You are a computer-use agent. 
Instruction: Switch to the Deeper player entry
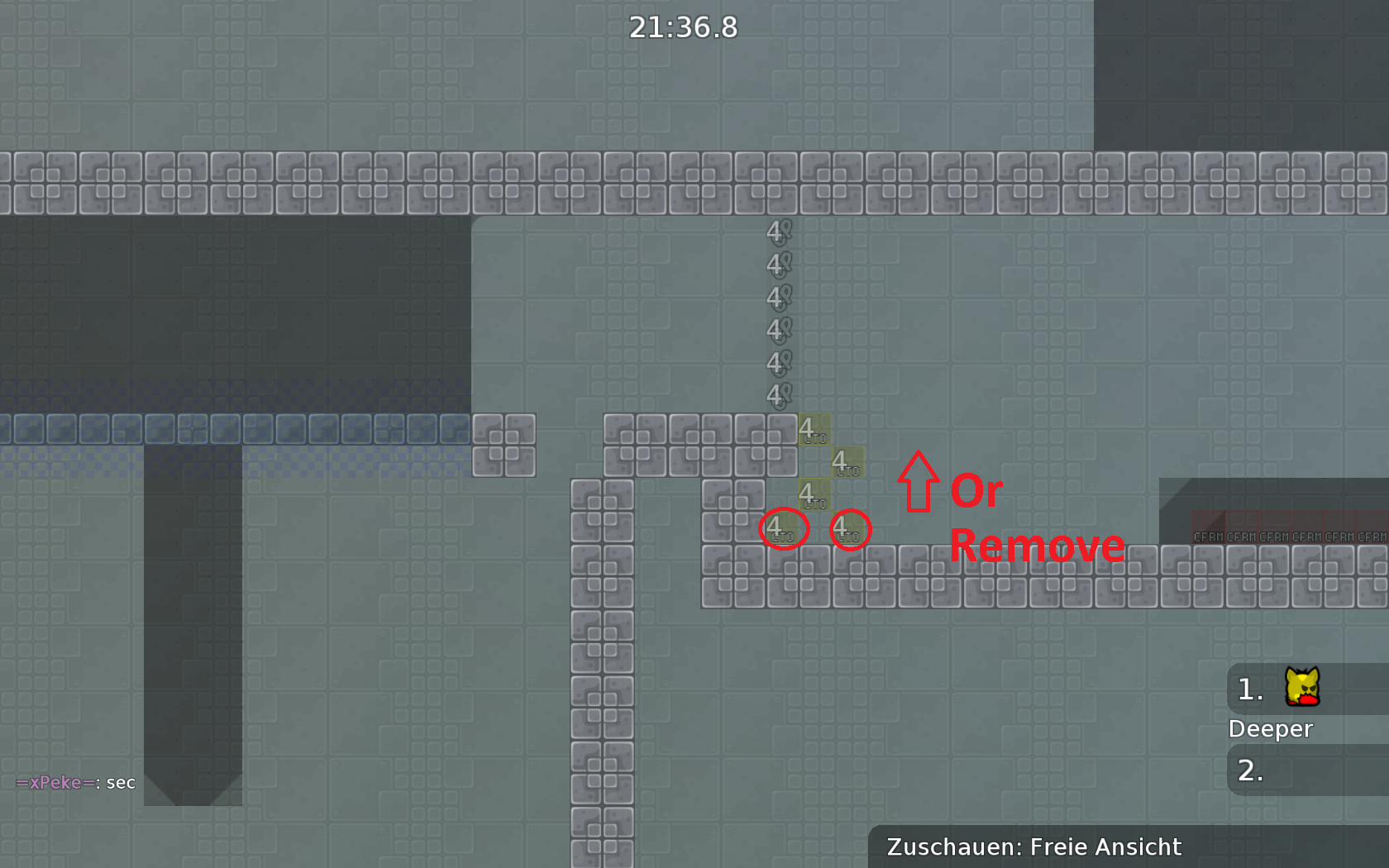point(1271,729)
